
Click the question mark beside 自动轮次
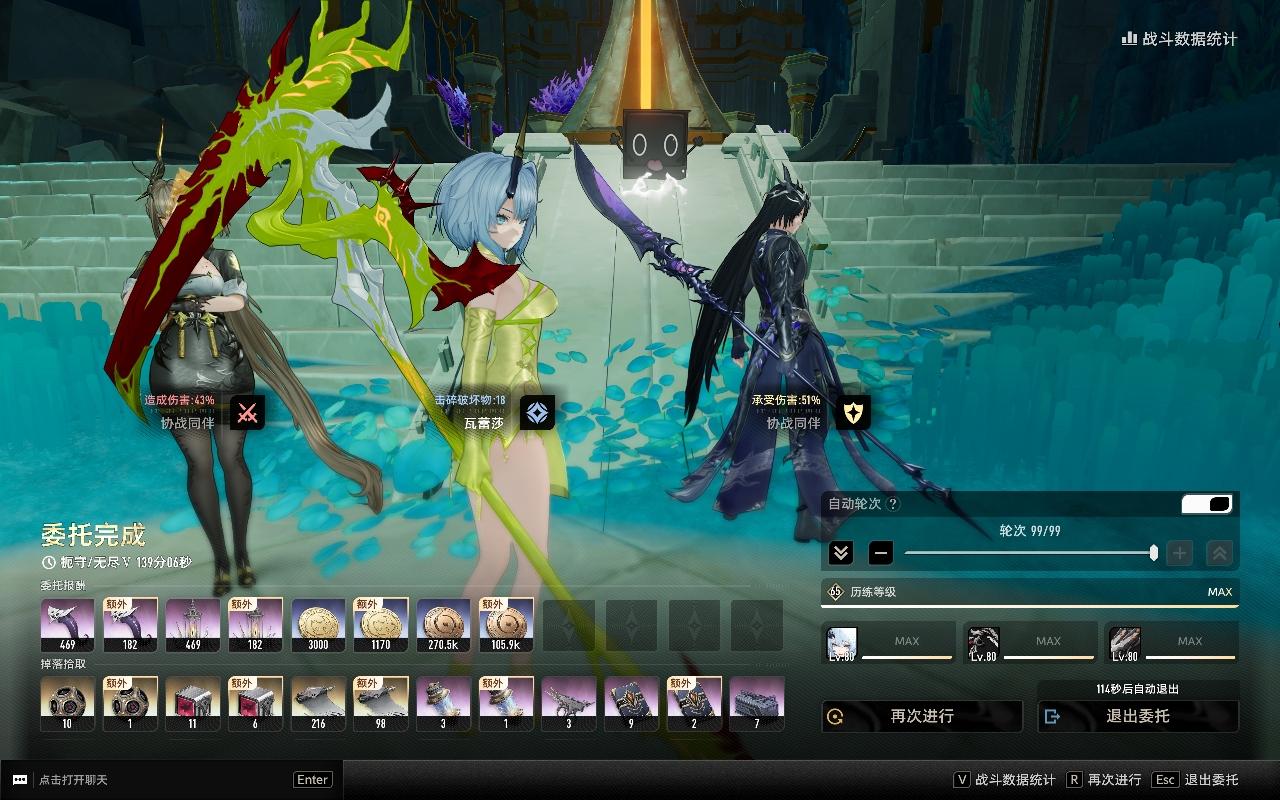[x=893, y=504]
